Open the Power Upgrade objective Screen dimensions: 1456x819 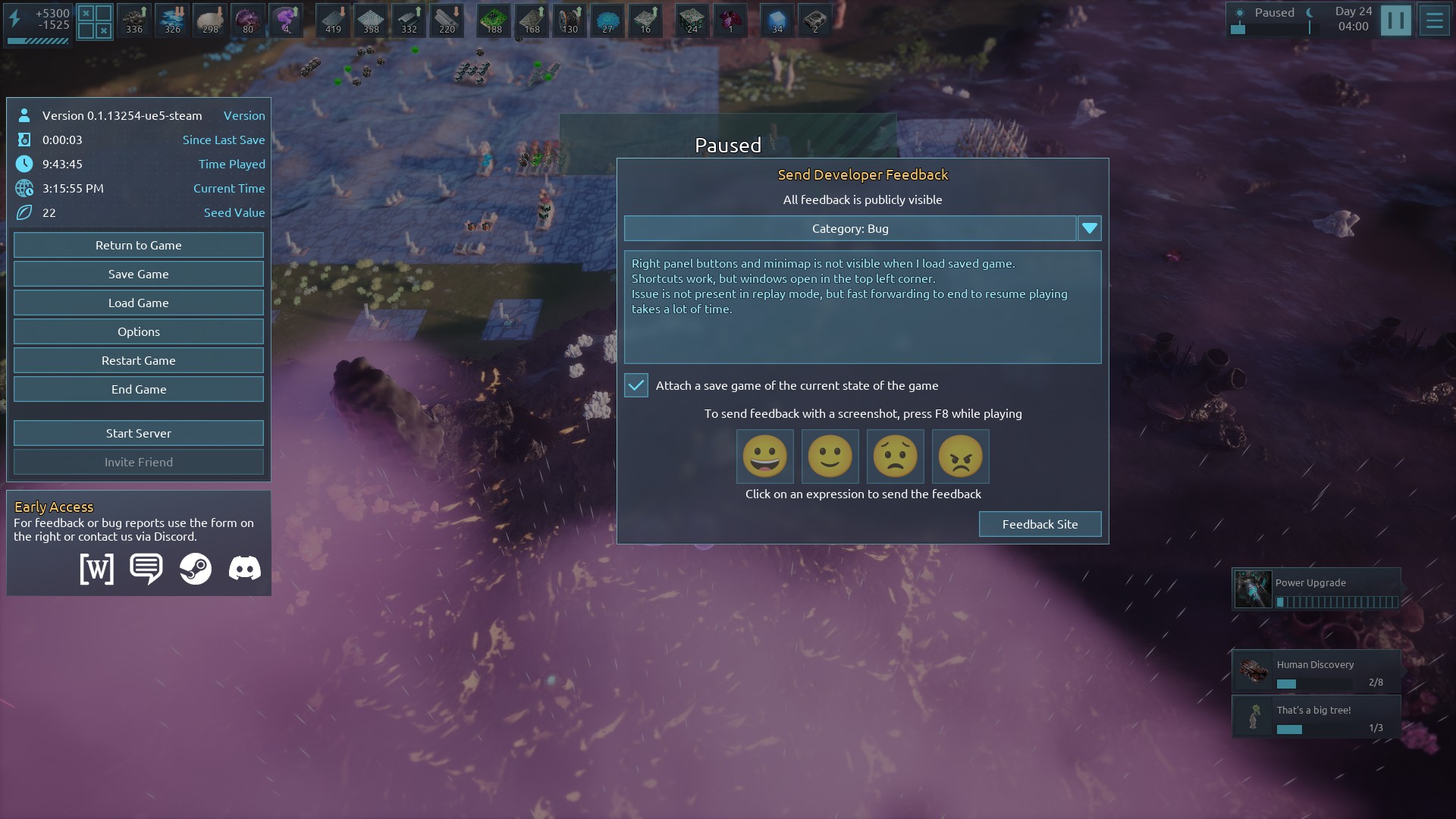[x=1316, y=589]
